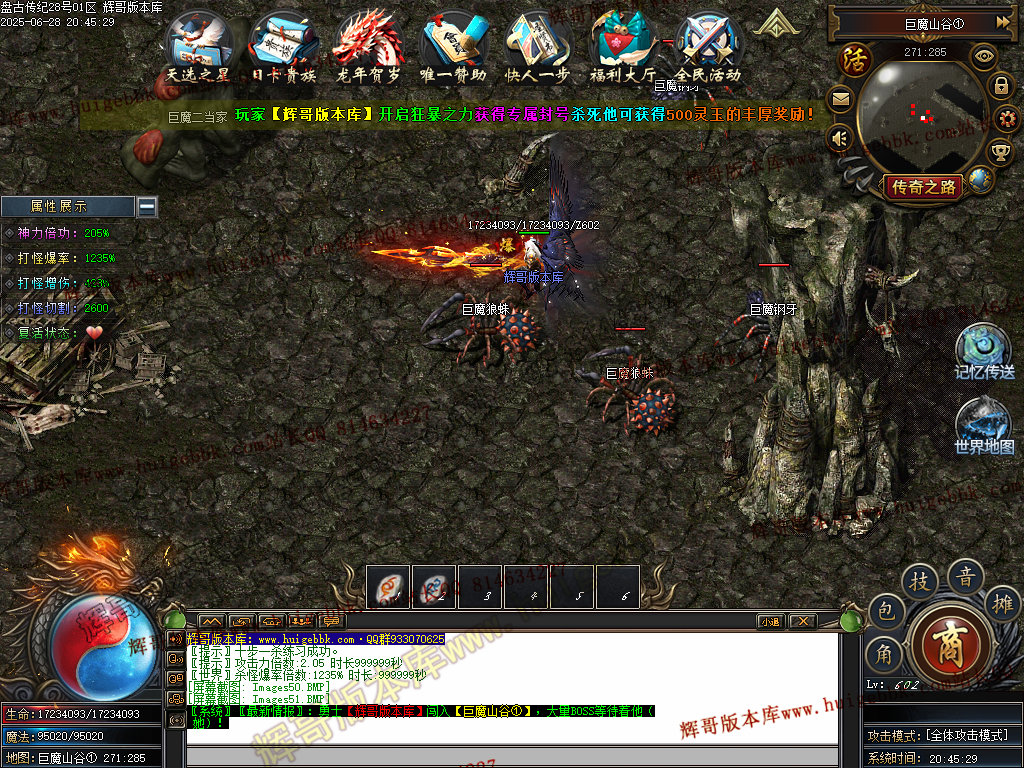Select the 龙年贺岁 dragon event icon
Image resolution: width=1024 pixels, height=768 pixels.
point(368,45)
